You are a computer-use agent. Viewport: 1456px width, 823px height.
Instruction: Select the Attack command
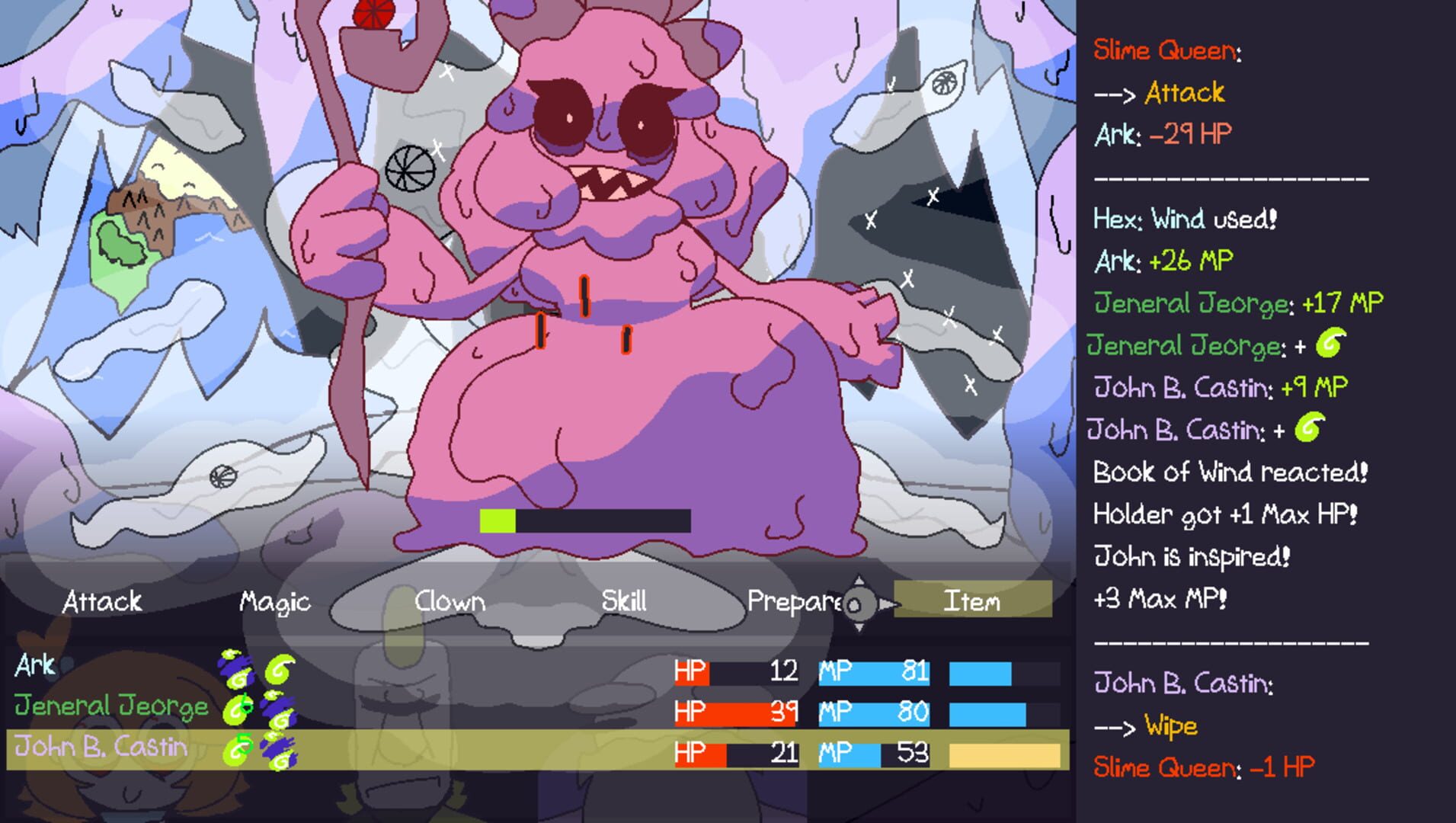[103, 601]
